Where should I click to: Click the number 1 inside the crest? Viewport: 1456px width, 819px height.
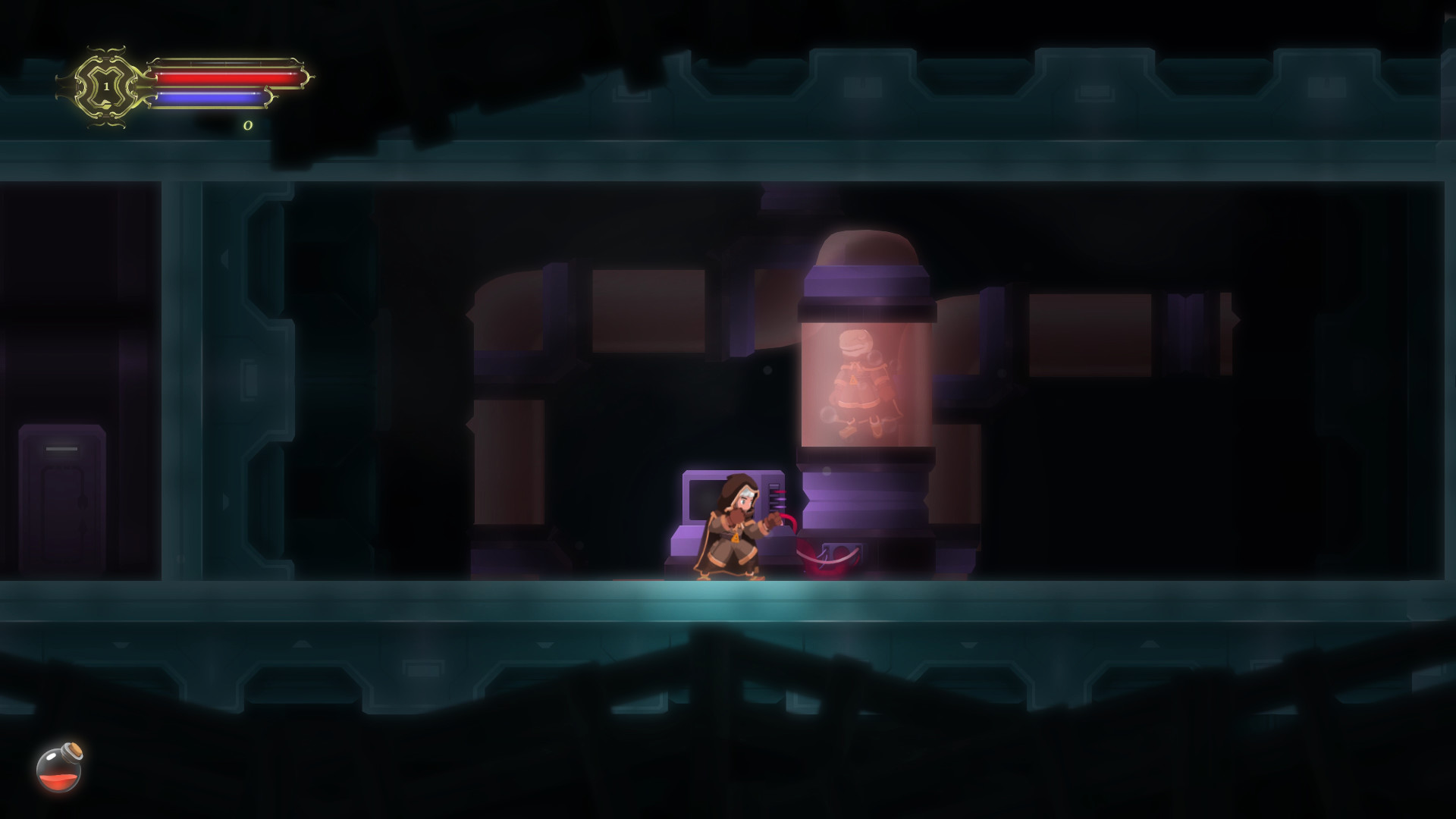click(x=106, y=86)
